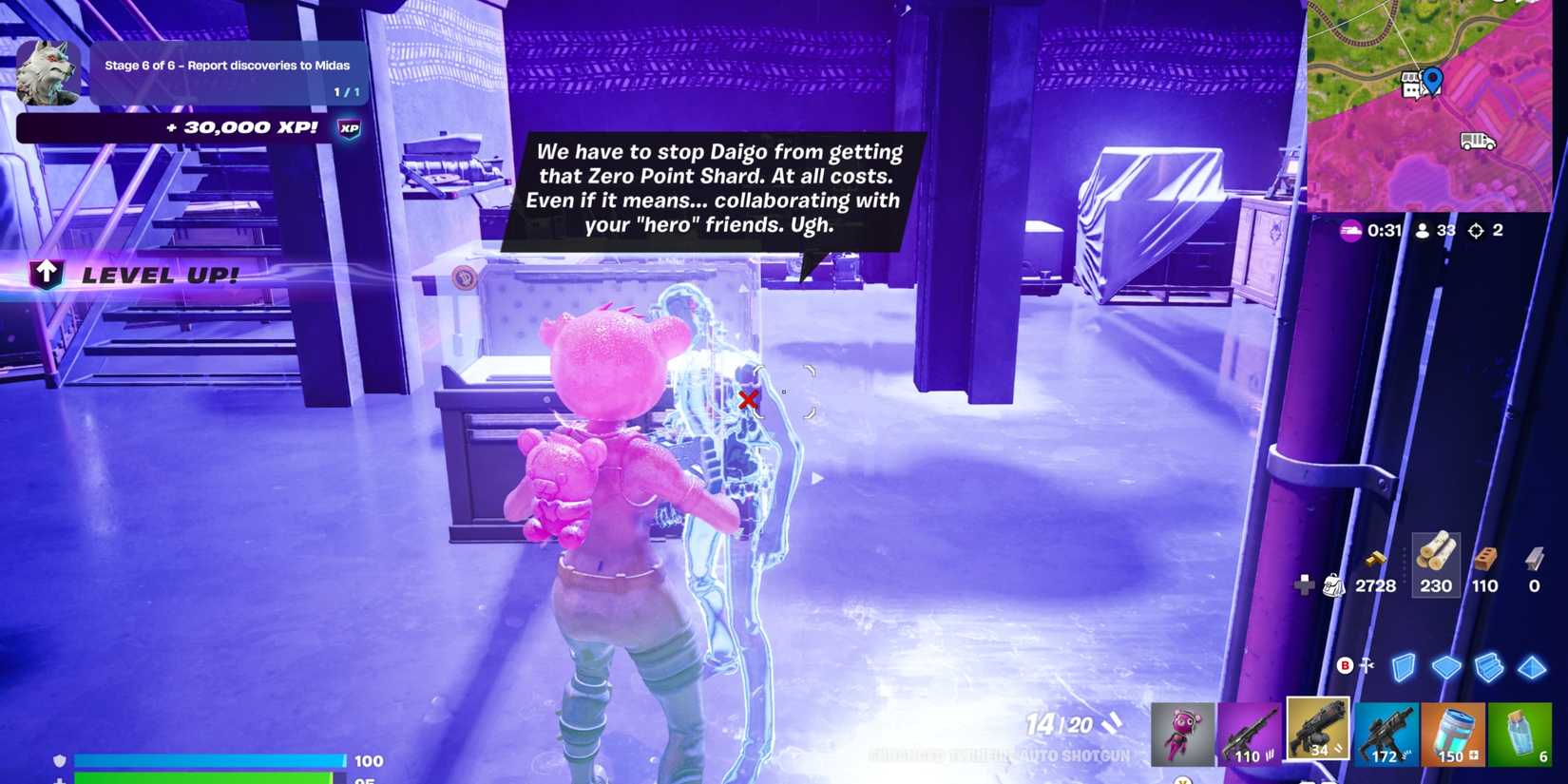Select the equipped Auto Shotgun hotbar slot
The image size is (1568, 784).
(x=1316, y=730)
